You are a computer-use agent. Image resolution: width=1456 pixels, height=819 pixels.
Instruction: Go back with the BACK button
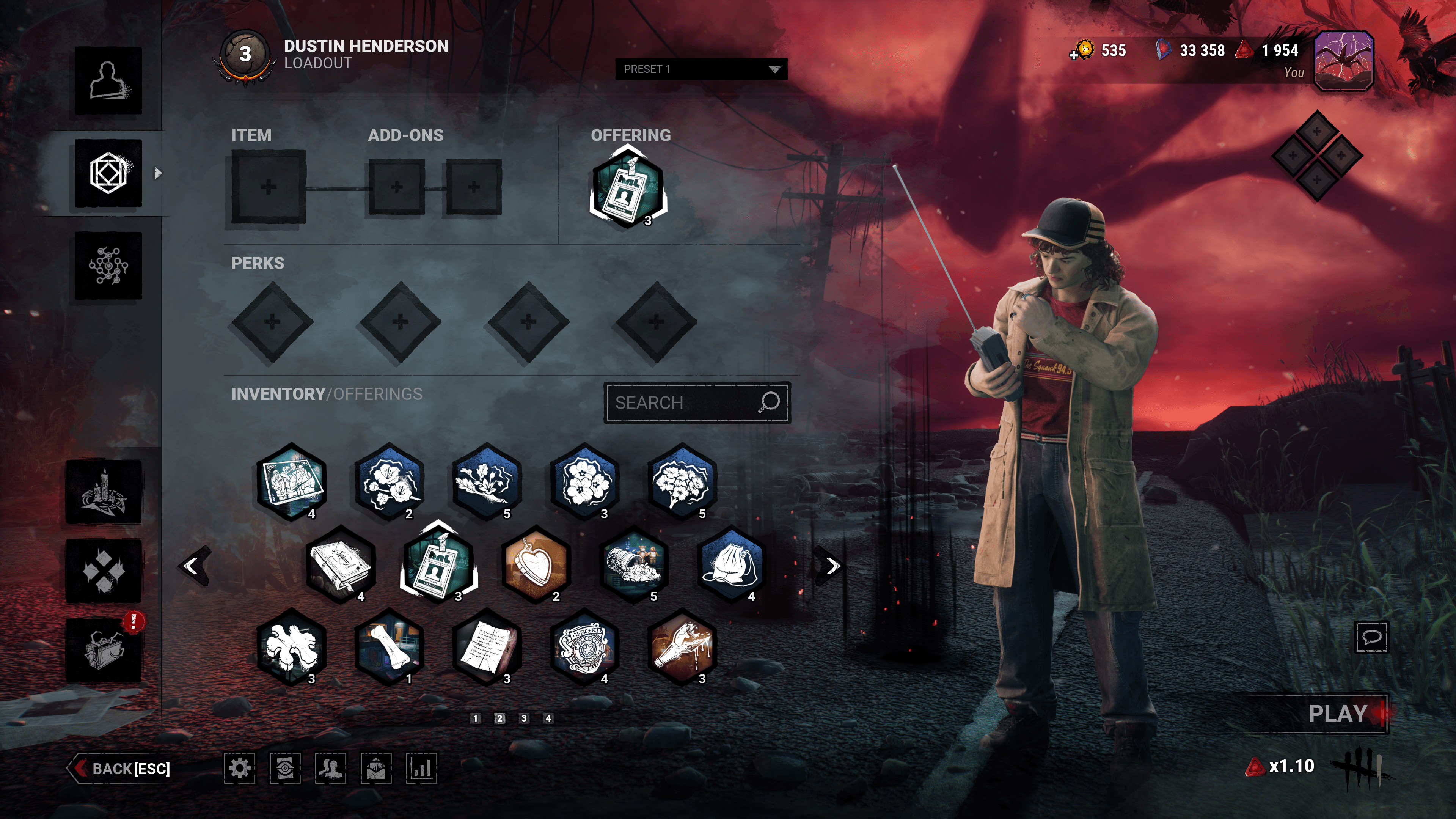[121, 769]
